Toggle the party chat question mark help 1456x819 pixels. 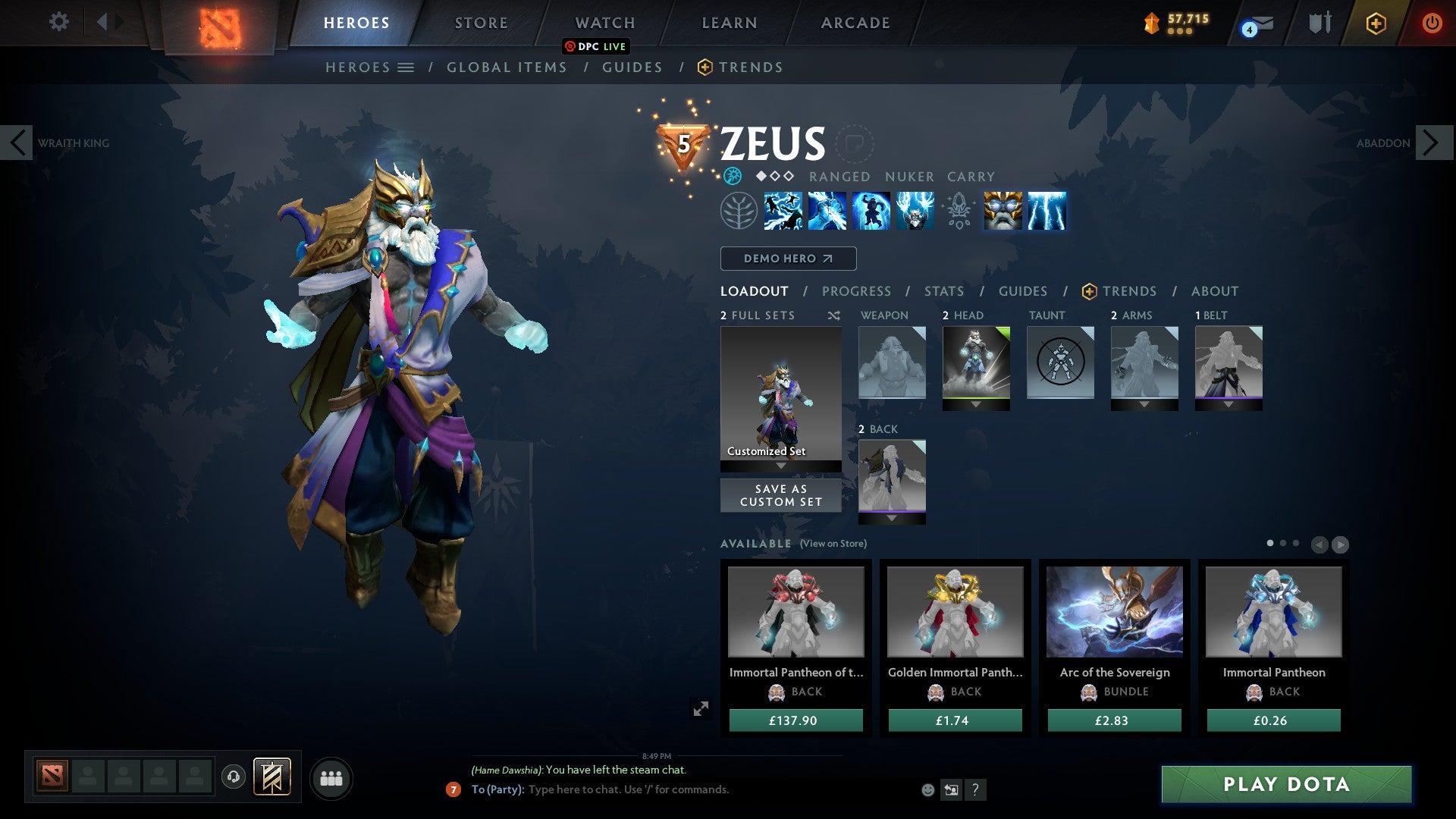tap(975, 790)
